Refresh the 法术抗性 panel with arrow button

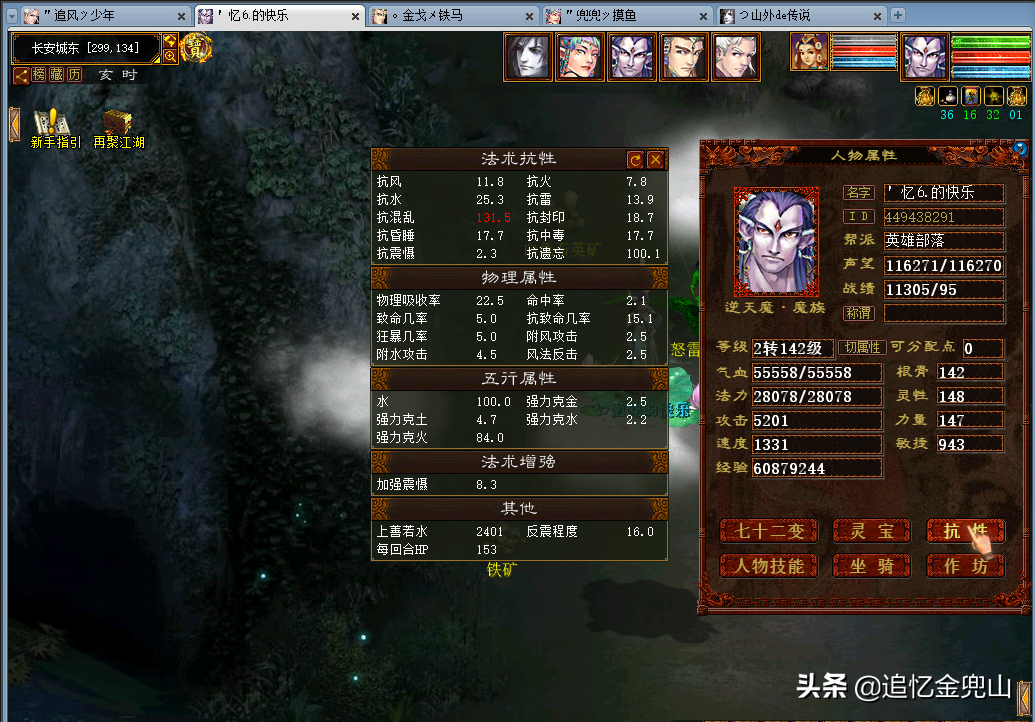pos(635,160)
